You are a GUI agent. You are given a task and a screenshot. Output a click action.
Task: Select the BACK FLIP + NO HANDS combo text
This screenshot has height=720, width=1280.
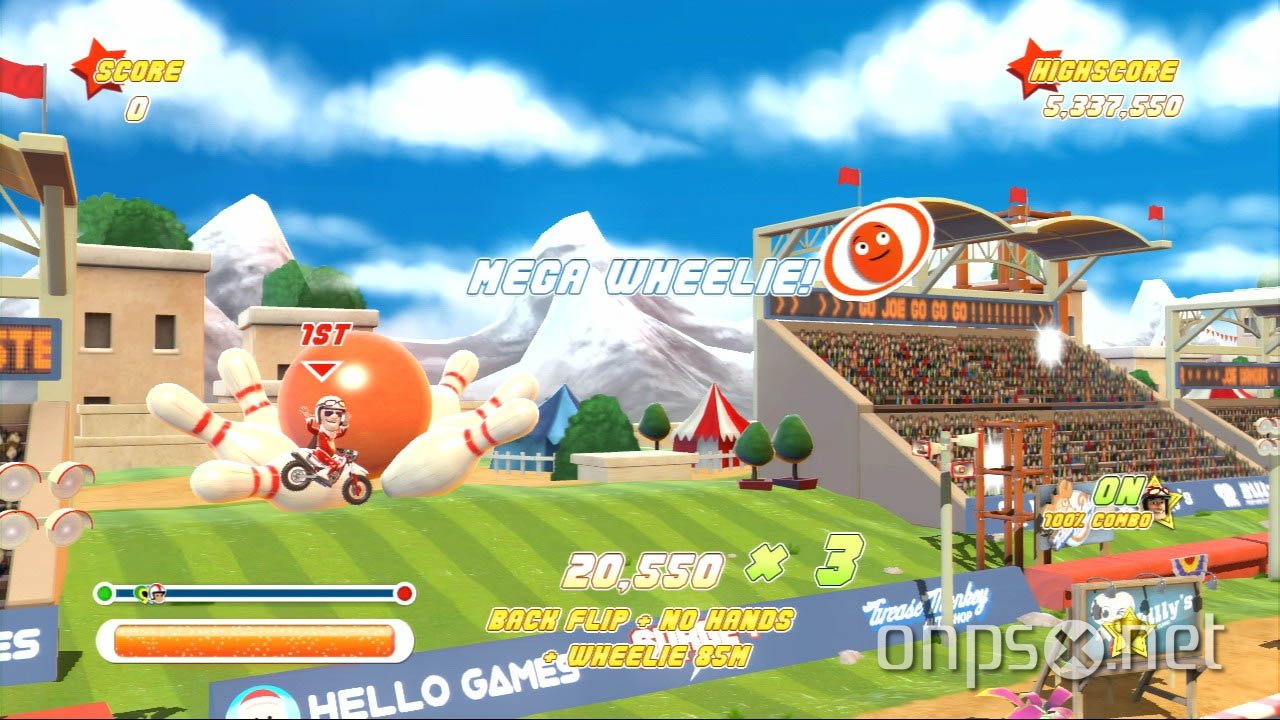click(x=640, y=622)
